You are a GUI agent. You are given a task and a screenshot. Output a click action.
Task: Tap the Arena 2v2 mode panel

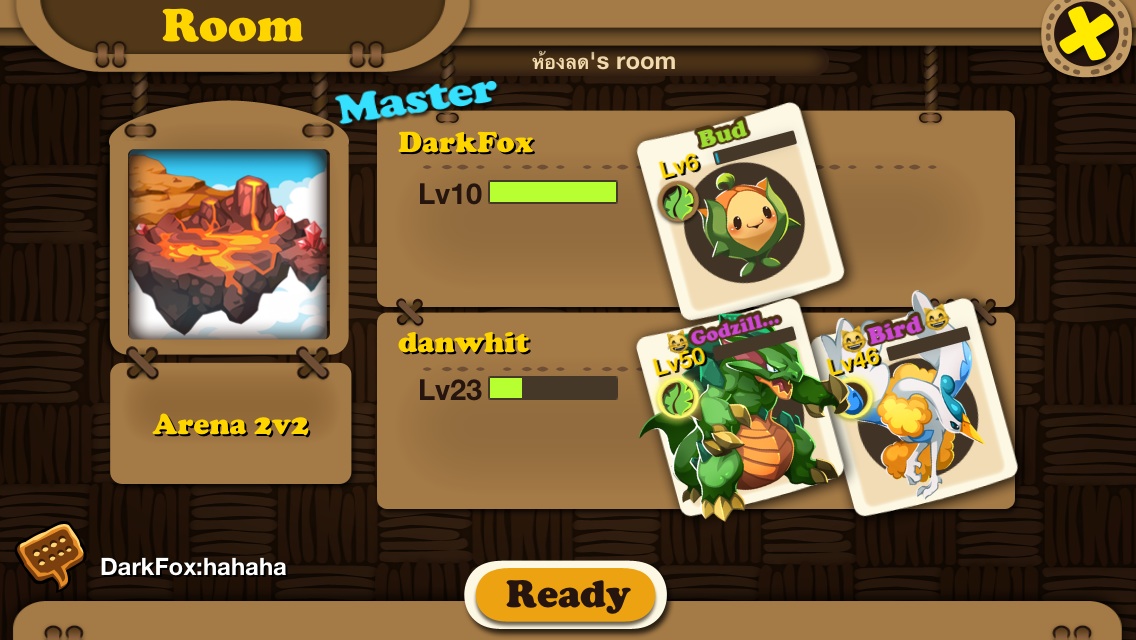(x=231, y=424)
